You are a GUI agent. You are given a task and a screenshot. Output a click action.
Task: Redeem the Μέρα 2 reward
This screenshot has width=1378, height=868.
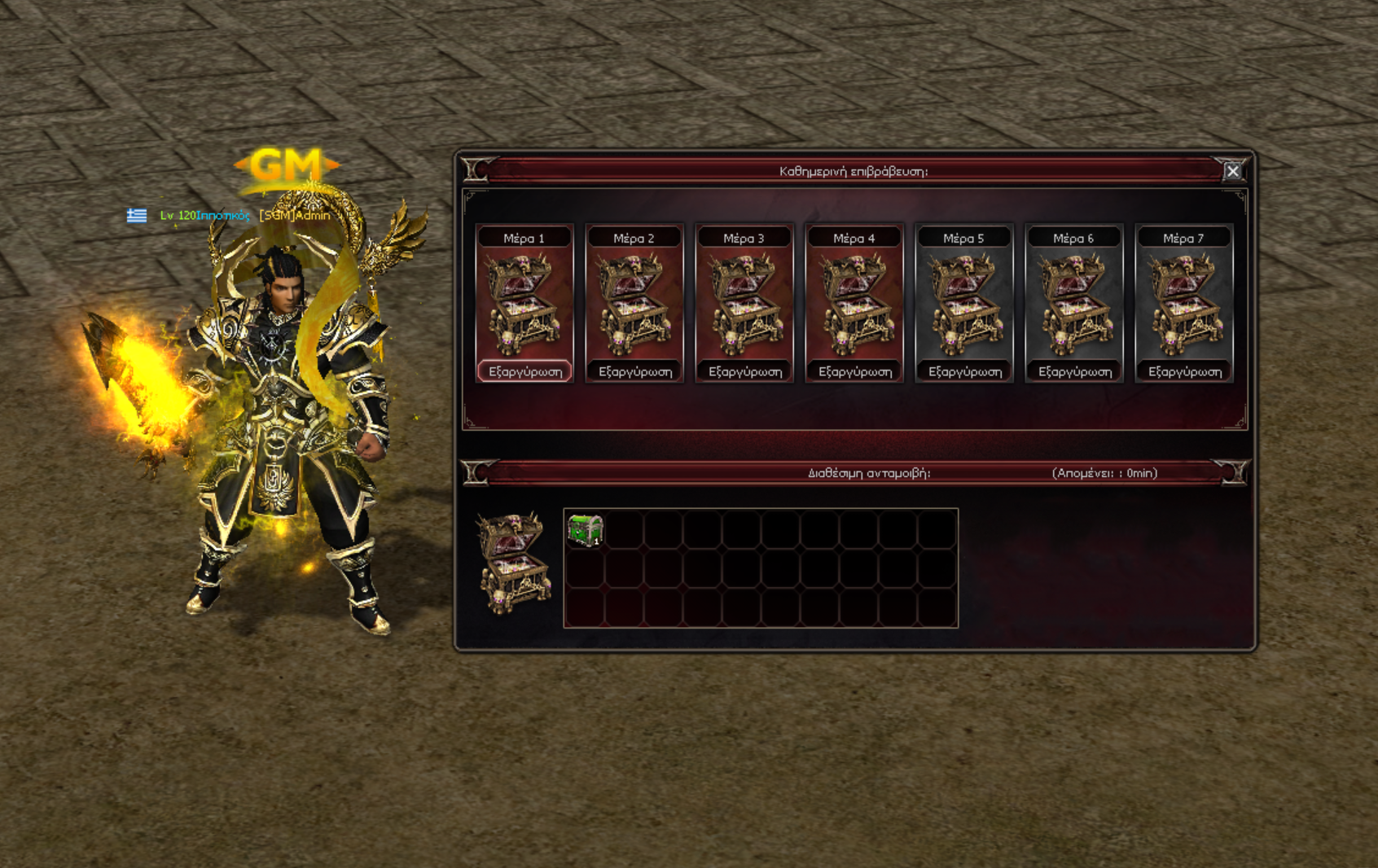click(635, 371)
